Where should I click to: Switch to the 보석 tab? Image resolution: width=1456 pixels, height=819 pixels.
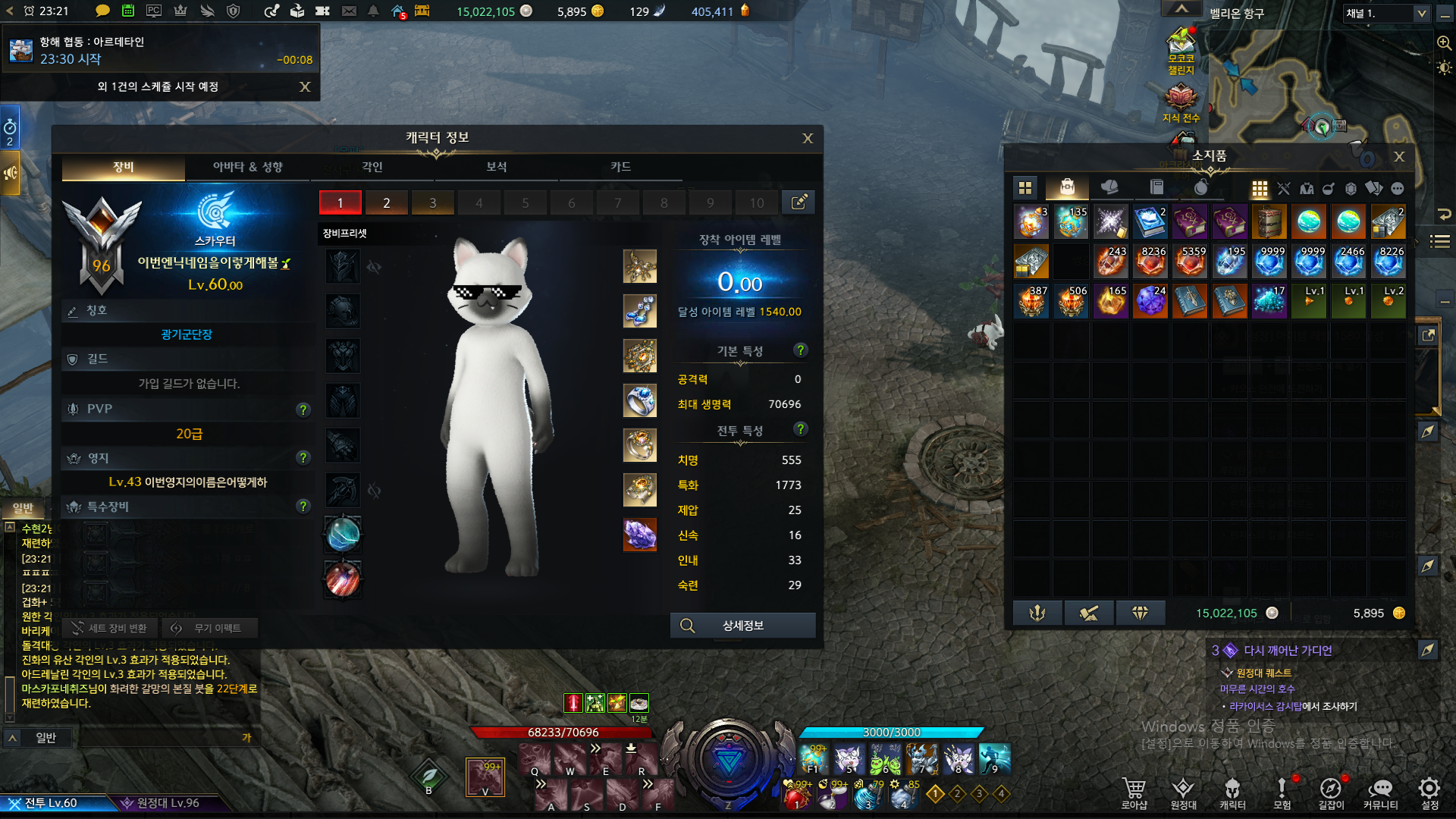pos(496,167)
